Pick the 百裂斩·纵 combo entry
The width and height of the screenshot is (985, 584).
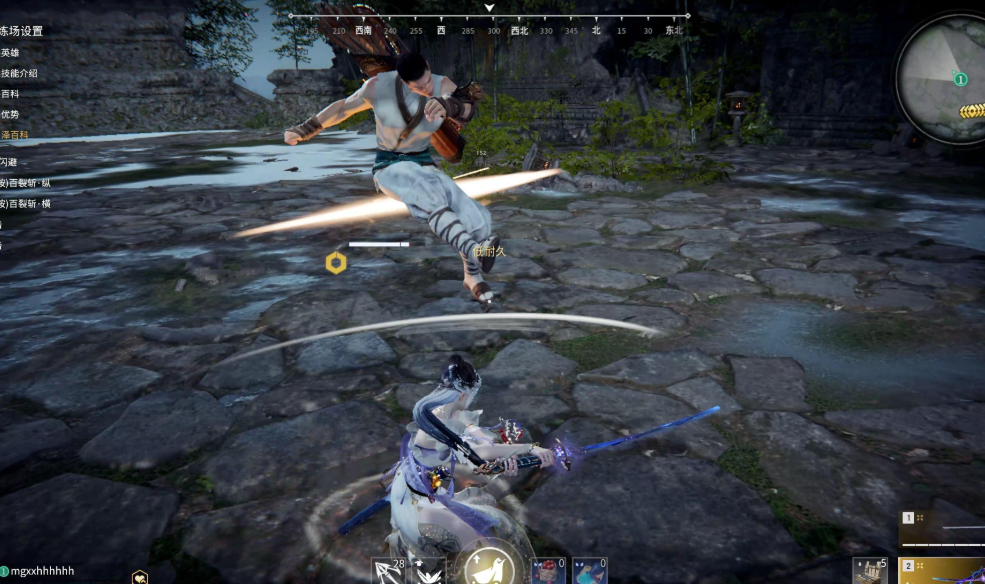pyautogui.click(x=25, y=182)
